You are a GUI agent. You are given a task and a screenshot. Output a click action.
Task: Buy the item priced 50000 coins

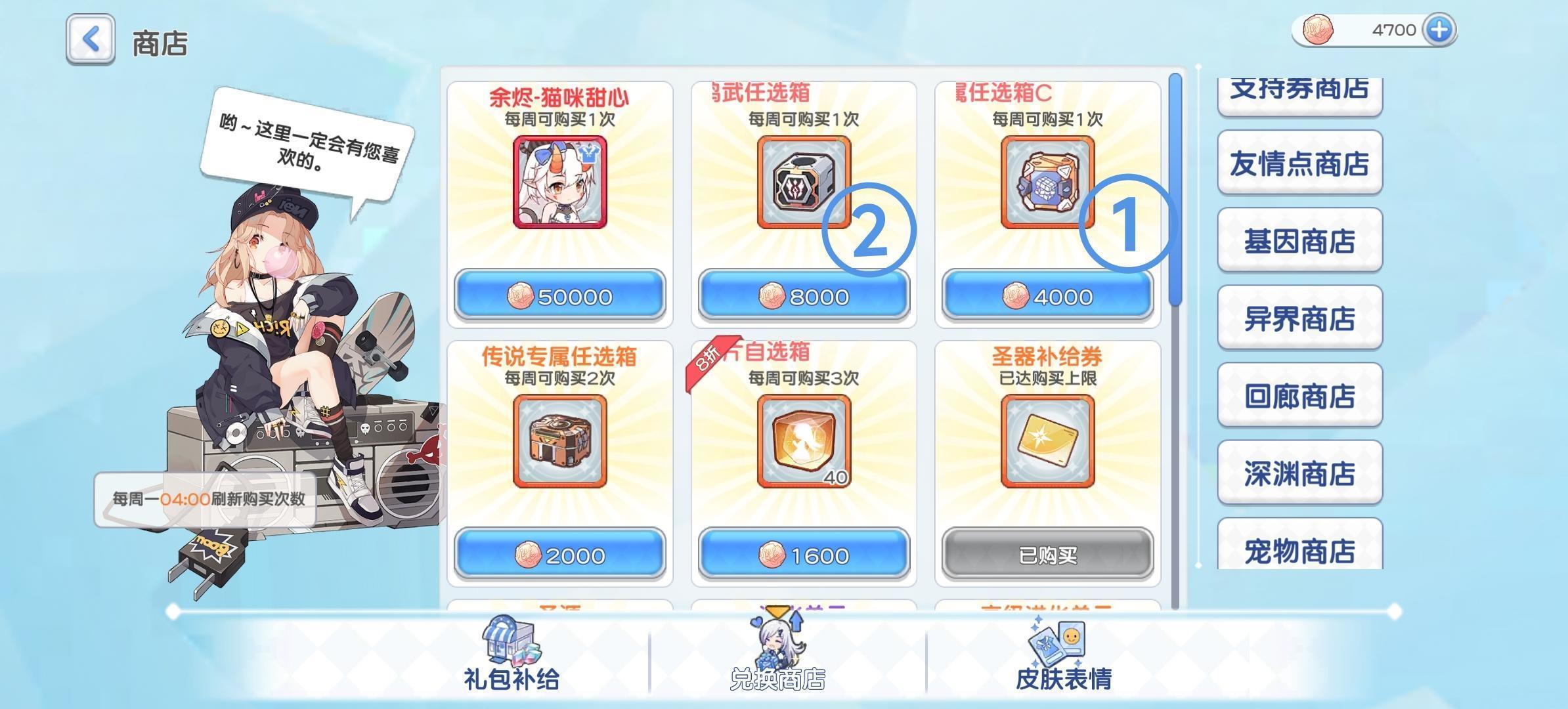(559, 295)
